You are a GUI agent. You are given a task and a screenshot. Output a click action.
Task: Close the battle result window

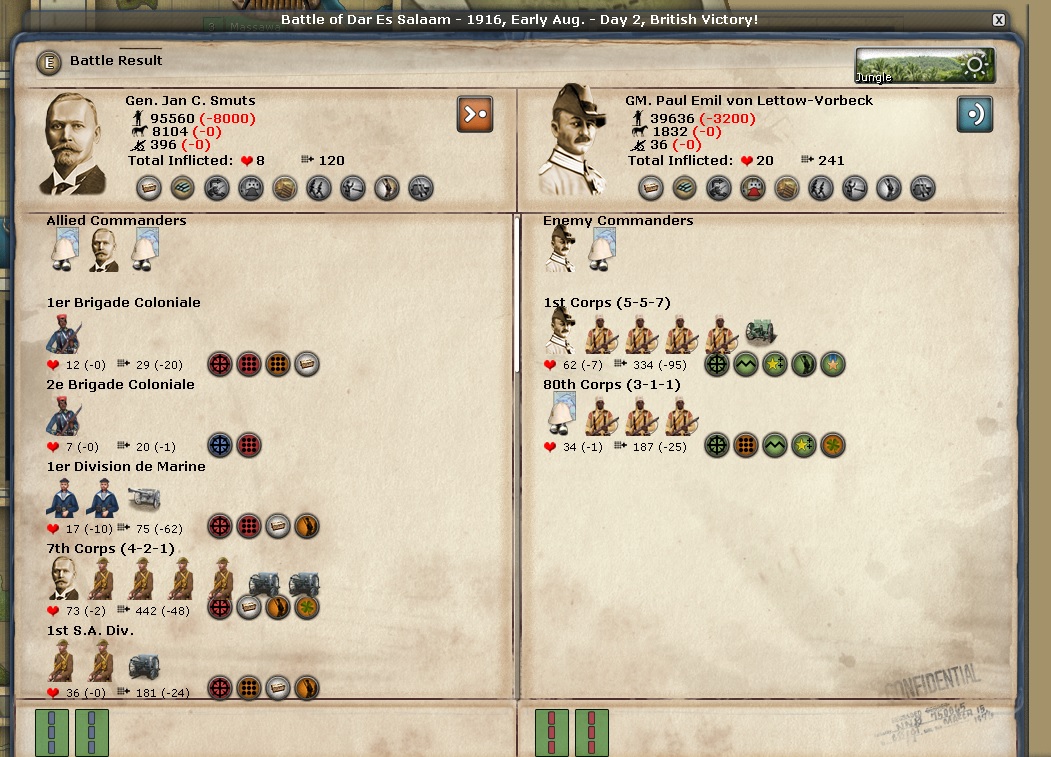click(x=998, y=20)
